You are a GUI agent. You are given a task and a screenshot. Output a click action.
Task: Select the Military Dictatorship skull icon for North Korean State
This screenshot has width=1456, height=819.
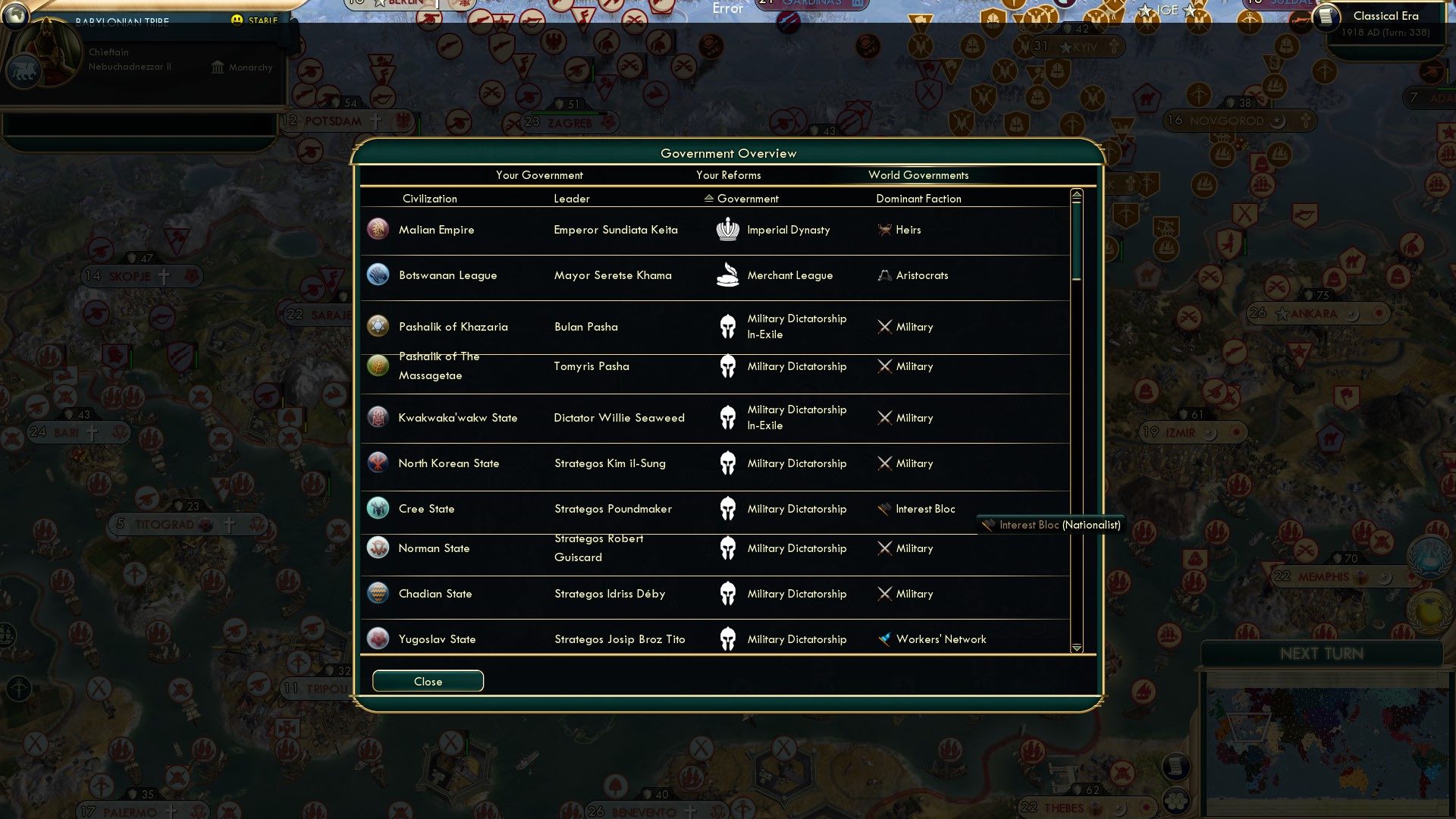pos(728,463)
